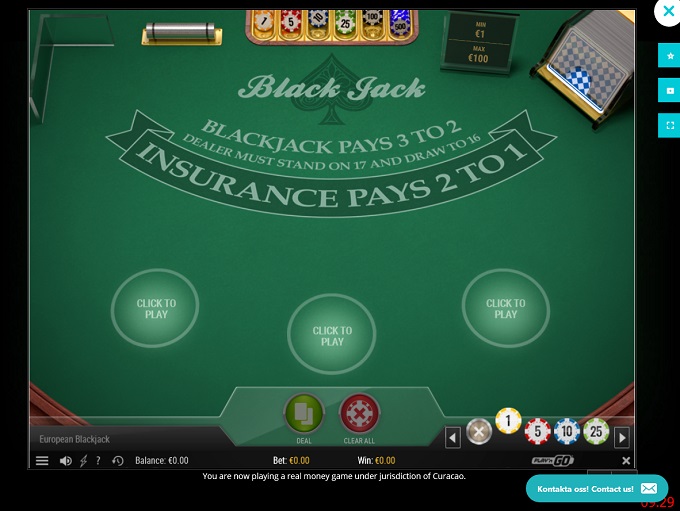Remove a chip with the grey X chip
The width and height of the screenshot is (680, 511).
tap(479, 432)
